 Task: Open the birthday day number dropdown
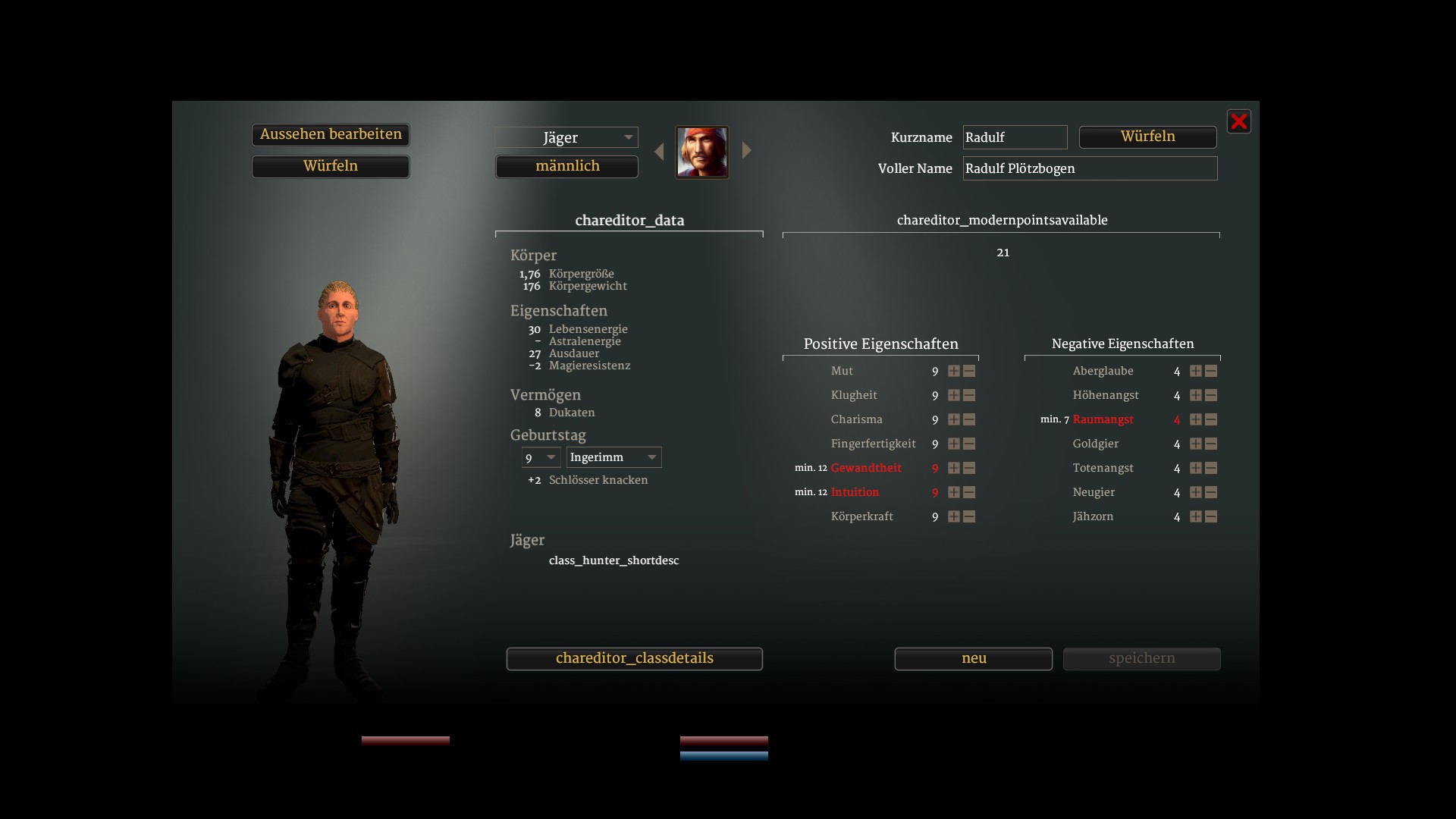[x=541, y=457]
